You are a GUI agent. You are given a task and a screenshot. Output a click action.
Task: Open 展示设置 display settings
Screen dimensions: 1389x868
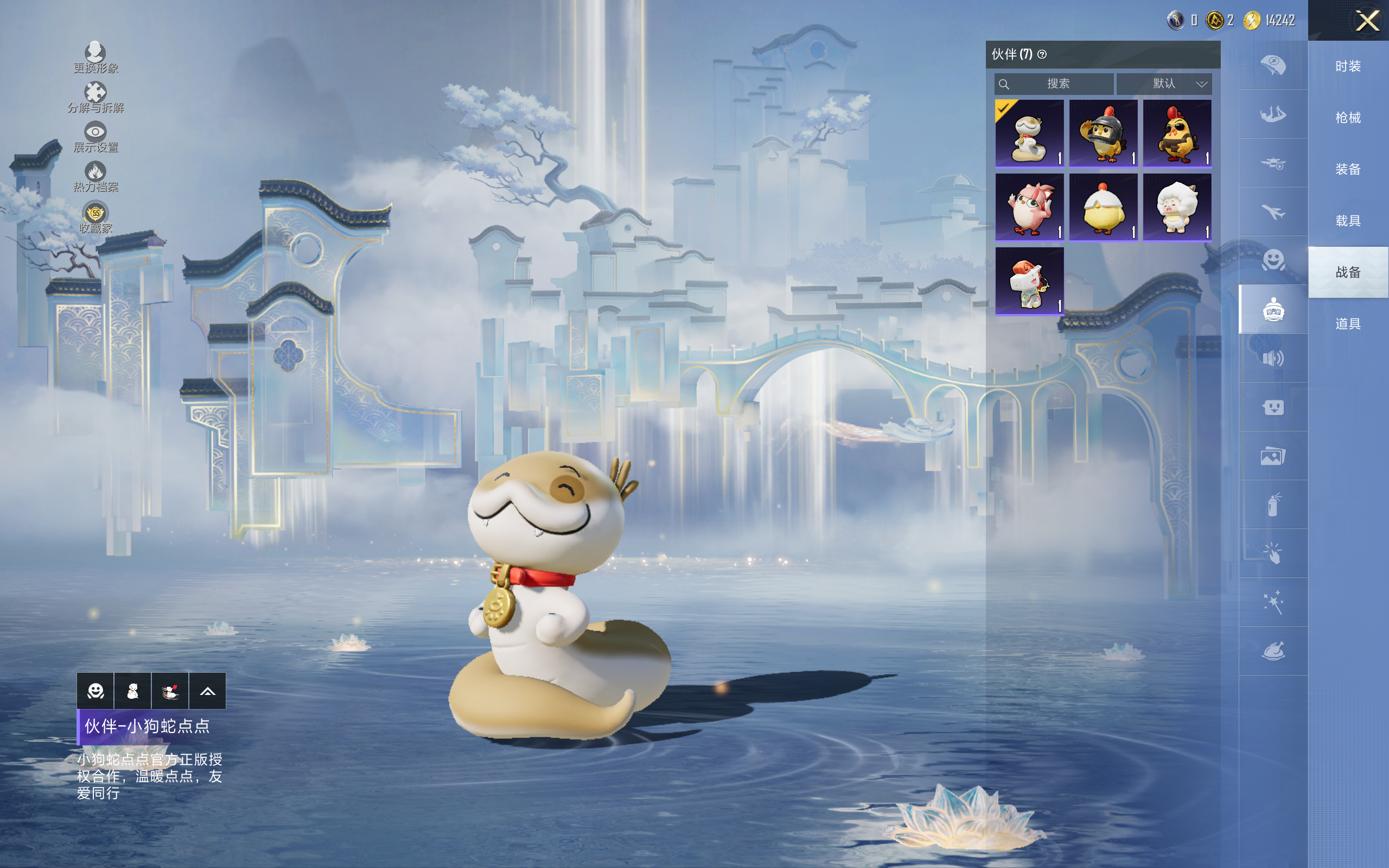click(x=95, y=137)
